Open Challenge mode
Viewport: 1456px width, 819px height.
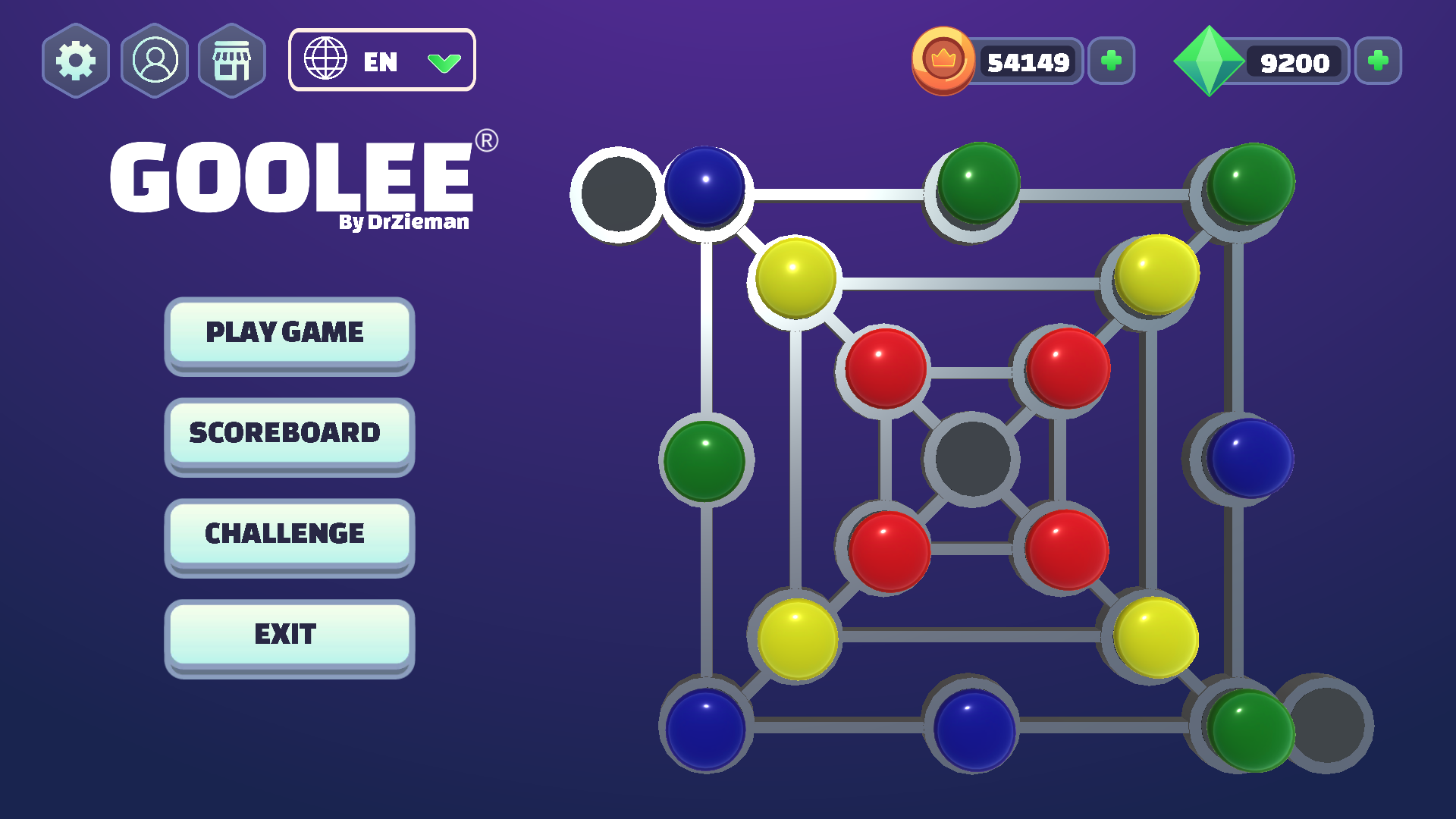[x=289, y=533]
